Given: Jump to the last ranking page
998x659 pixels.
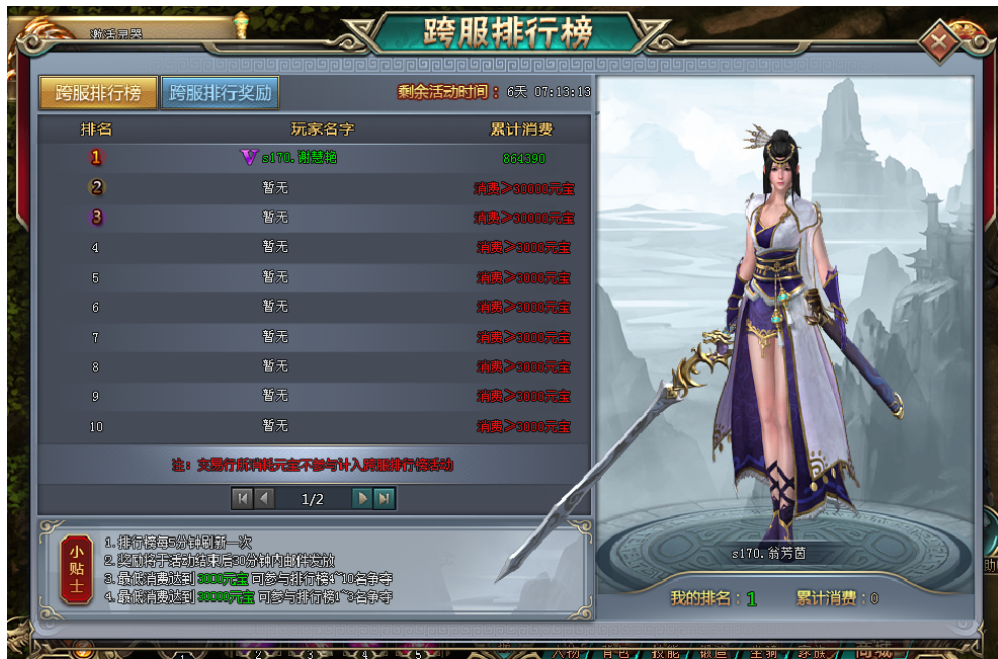Looking at the screenshot, I should tap(384, 497).
